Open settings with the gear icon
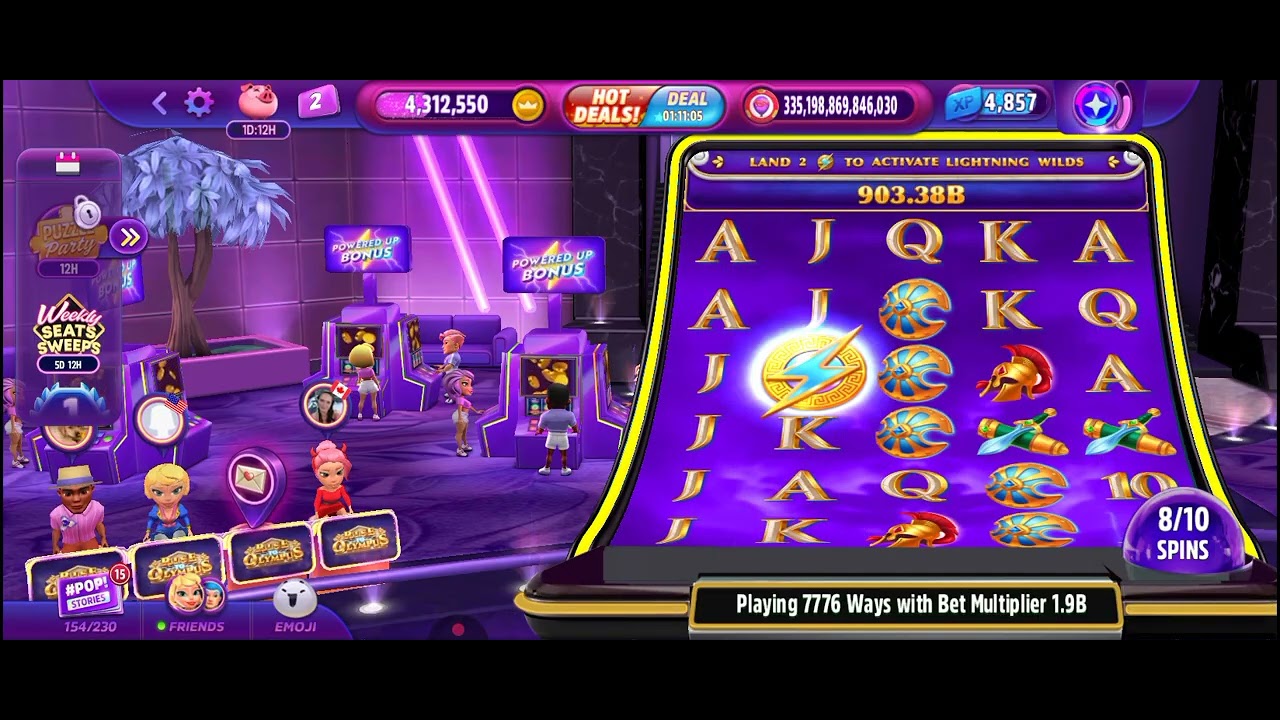Screen dimensions: 1280x720 (199, 102)
